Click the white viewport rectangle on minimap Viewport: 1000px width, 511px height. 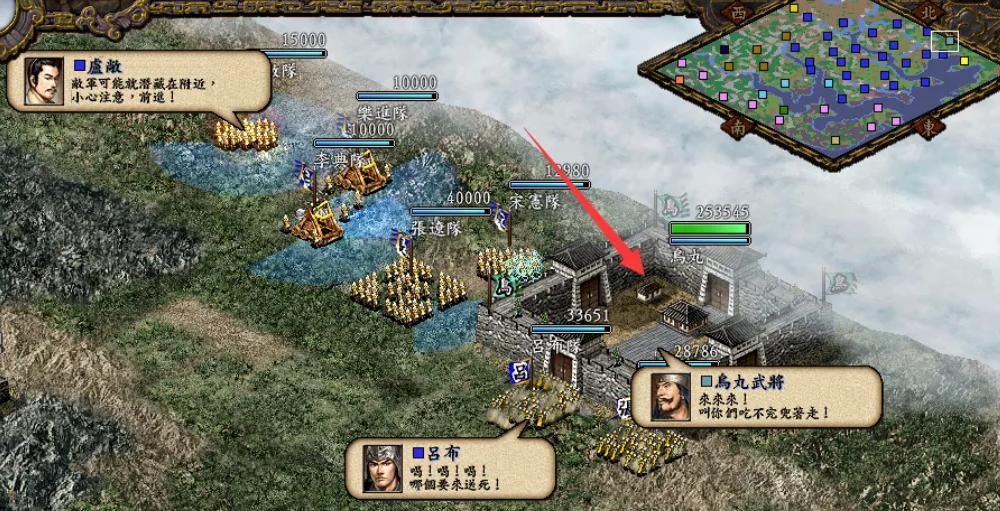[944, 41]
